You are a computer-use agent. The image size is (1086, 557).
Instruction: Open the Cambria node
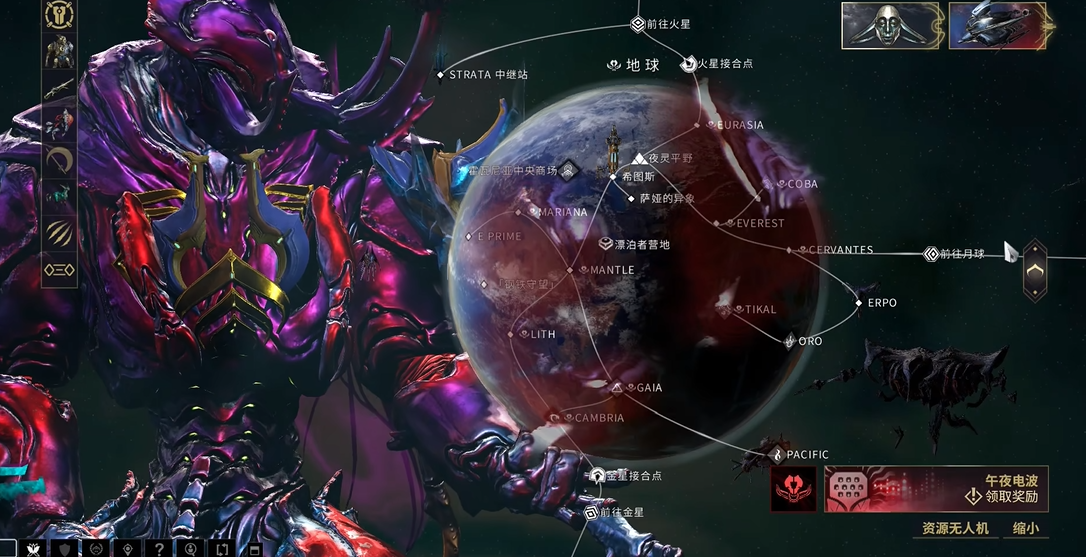pos(569,418)
